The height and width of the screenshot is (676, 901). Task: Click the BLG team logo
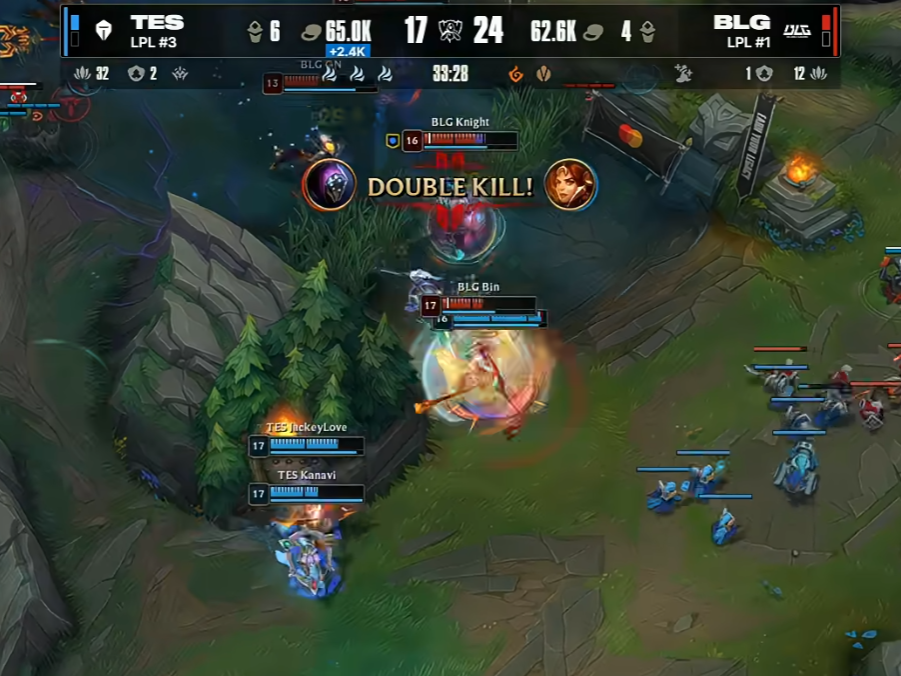tap(797, 30)
